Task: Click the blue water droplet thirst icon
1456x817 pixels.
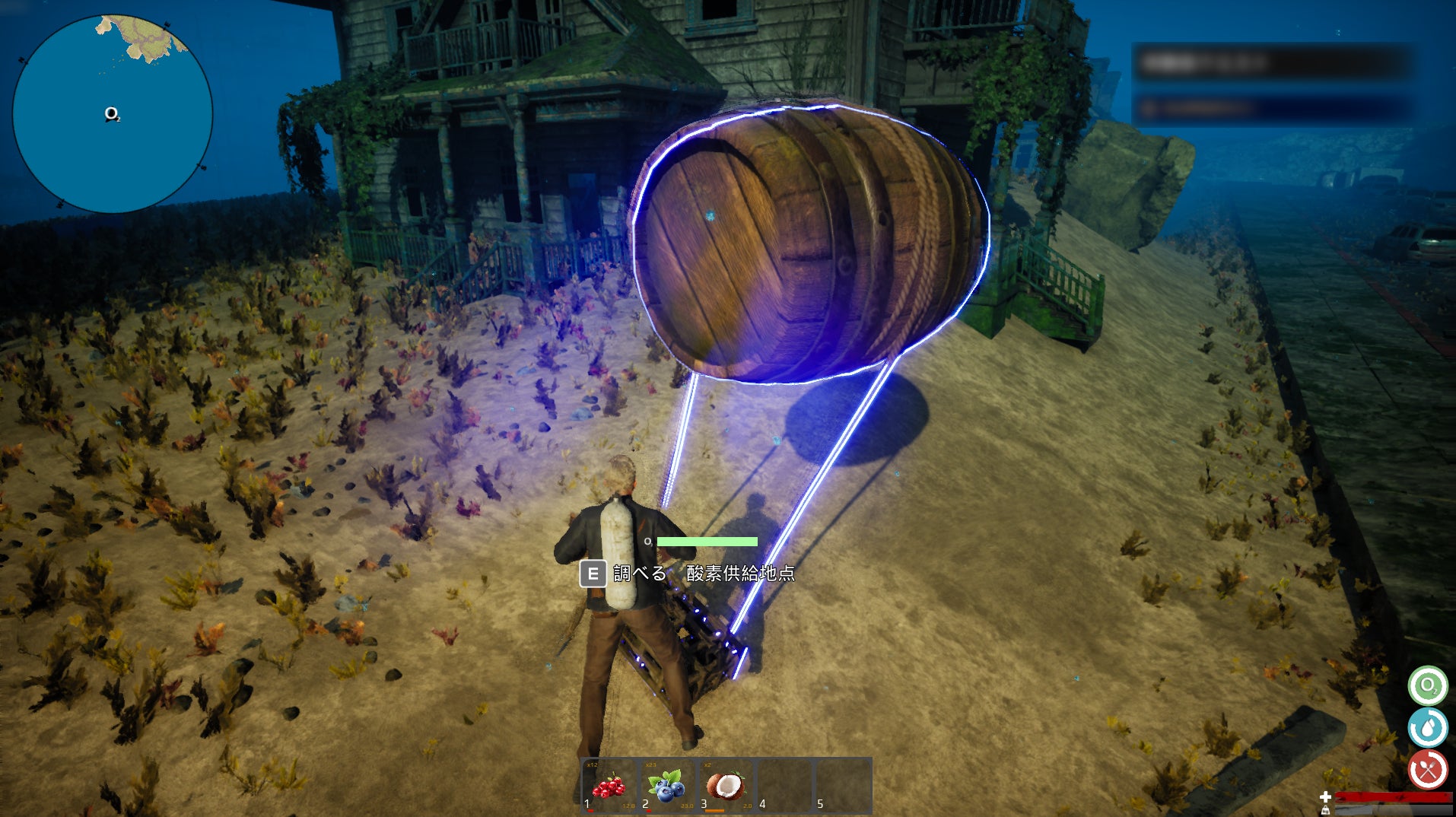Action: [1427, 728]
